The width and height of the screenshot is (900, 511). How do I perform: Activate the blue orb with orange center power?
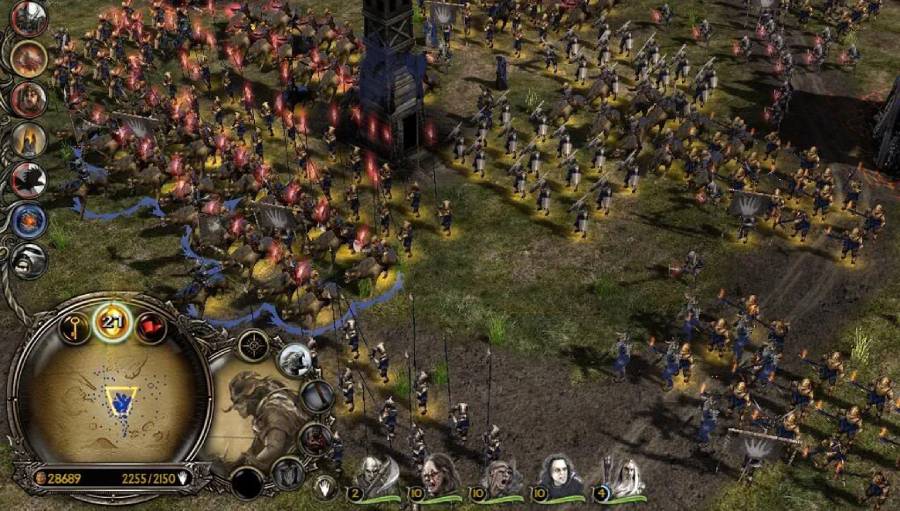29,220
